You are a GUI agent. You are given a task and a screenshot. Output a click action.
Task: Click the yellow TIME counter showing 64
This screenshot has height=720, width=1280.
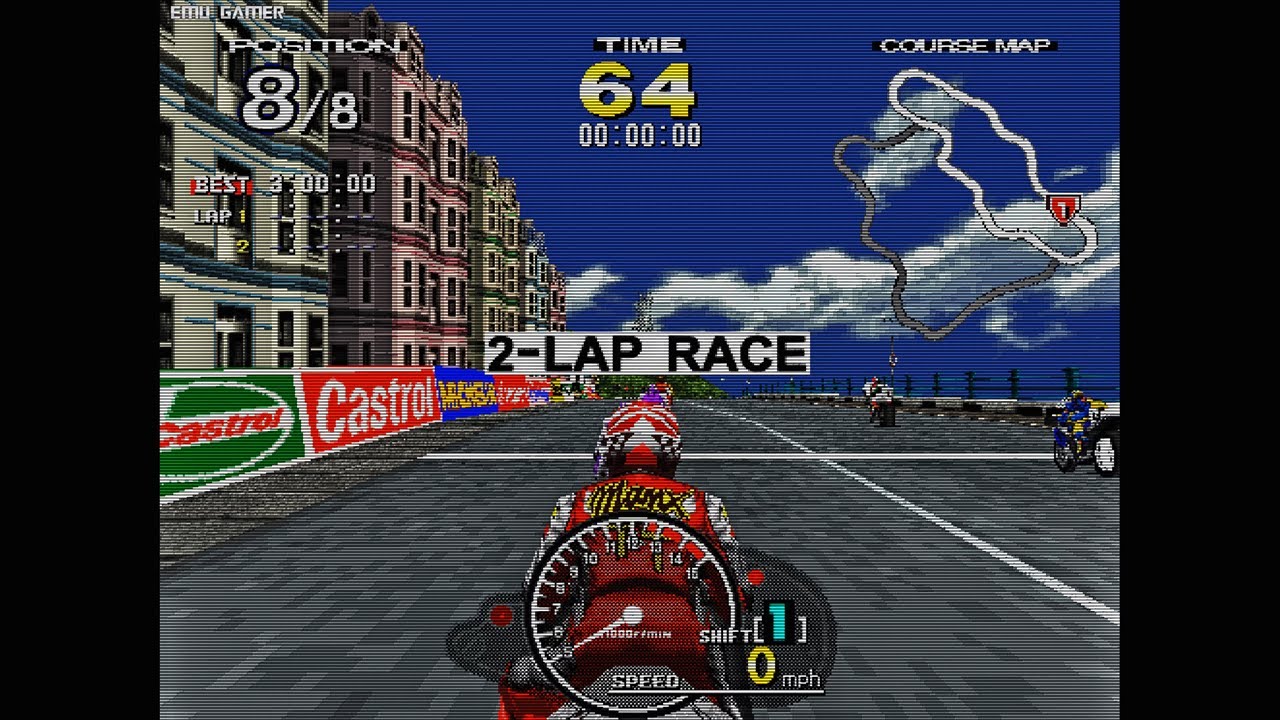tap(640, 90)
